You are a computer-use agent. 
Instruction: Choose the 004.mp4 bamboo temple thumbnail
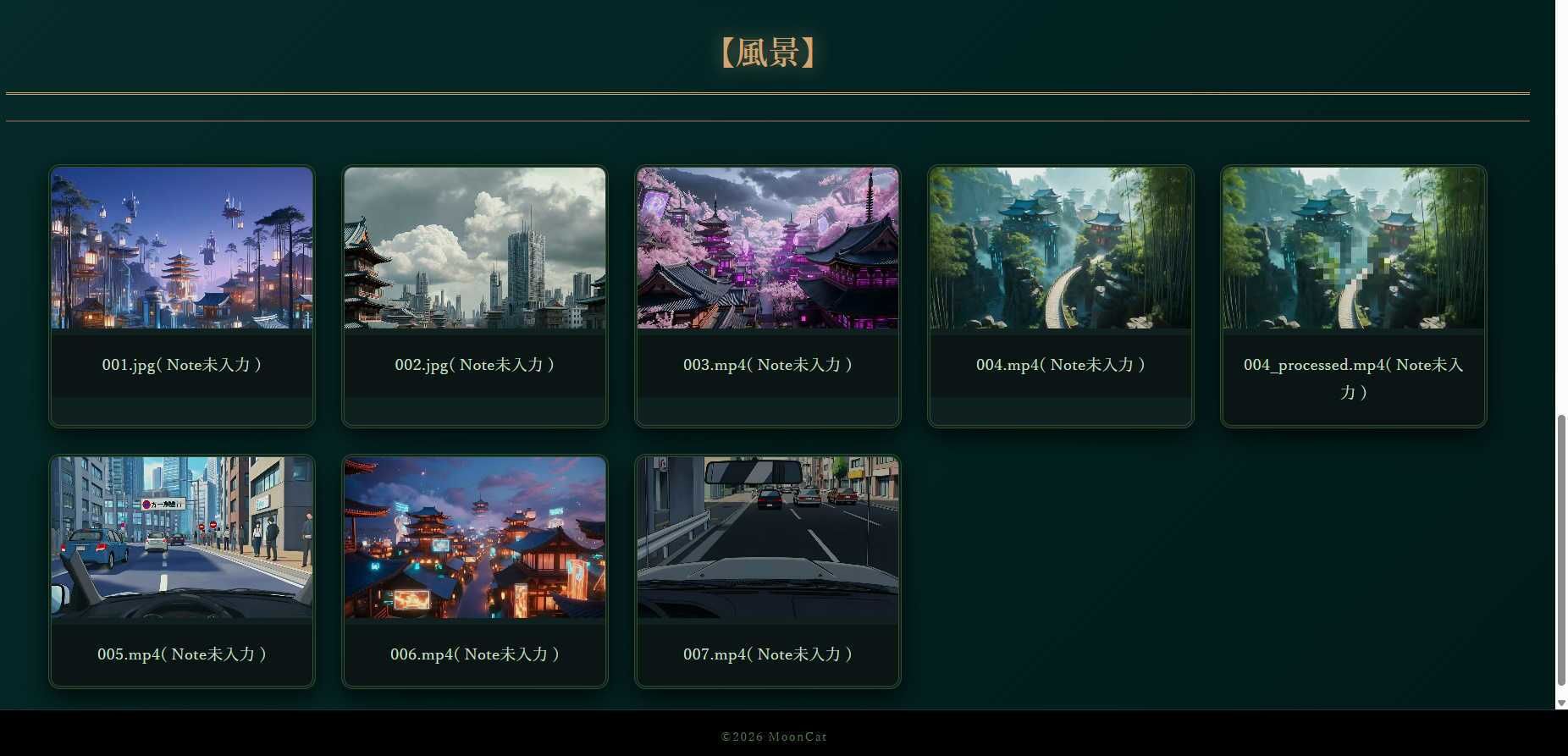point(1061,247)
